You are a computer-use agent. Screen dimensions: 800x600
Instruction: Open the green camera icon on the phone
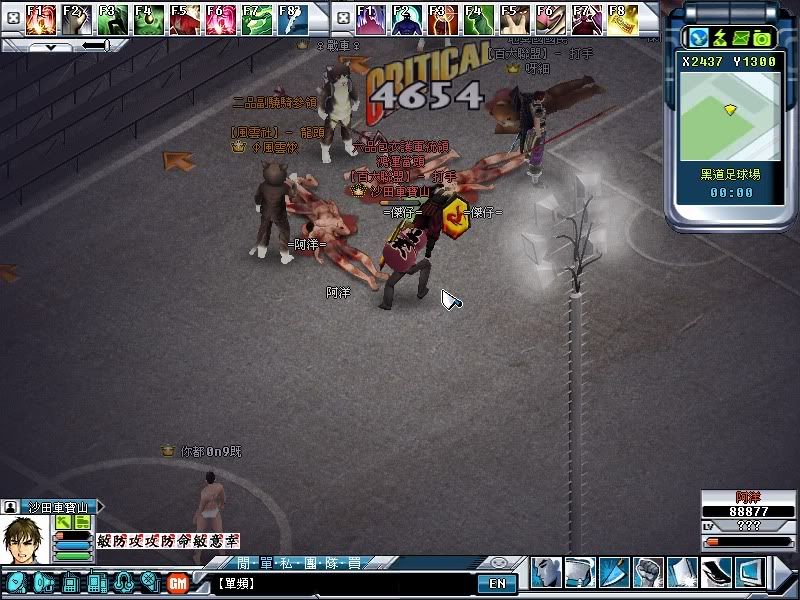[x=762, y=38]
